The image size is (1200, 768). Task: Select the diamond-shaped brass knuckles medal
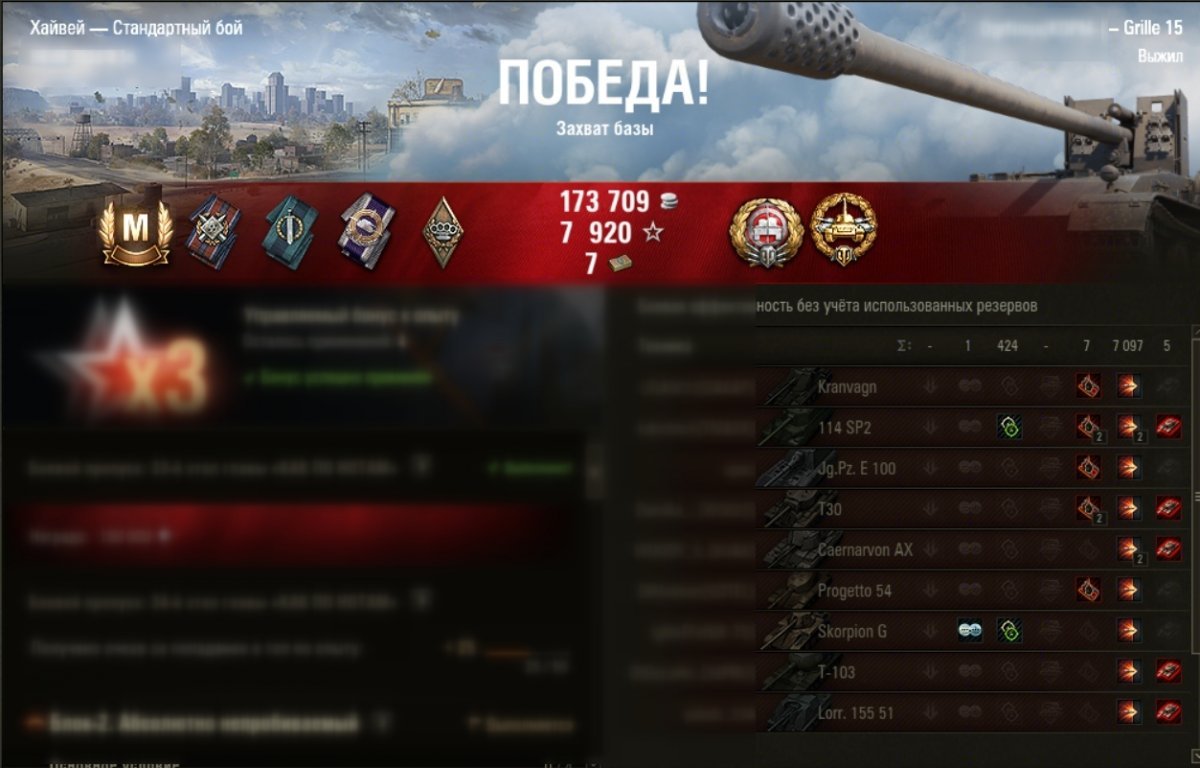[x=436, y=232]
